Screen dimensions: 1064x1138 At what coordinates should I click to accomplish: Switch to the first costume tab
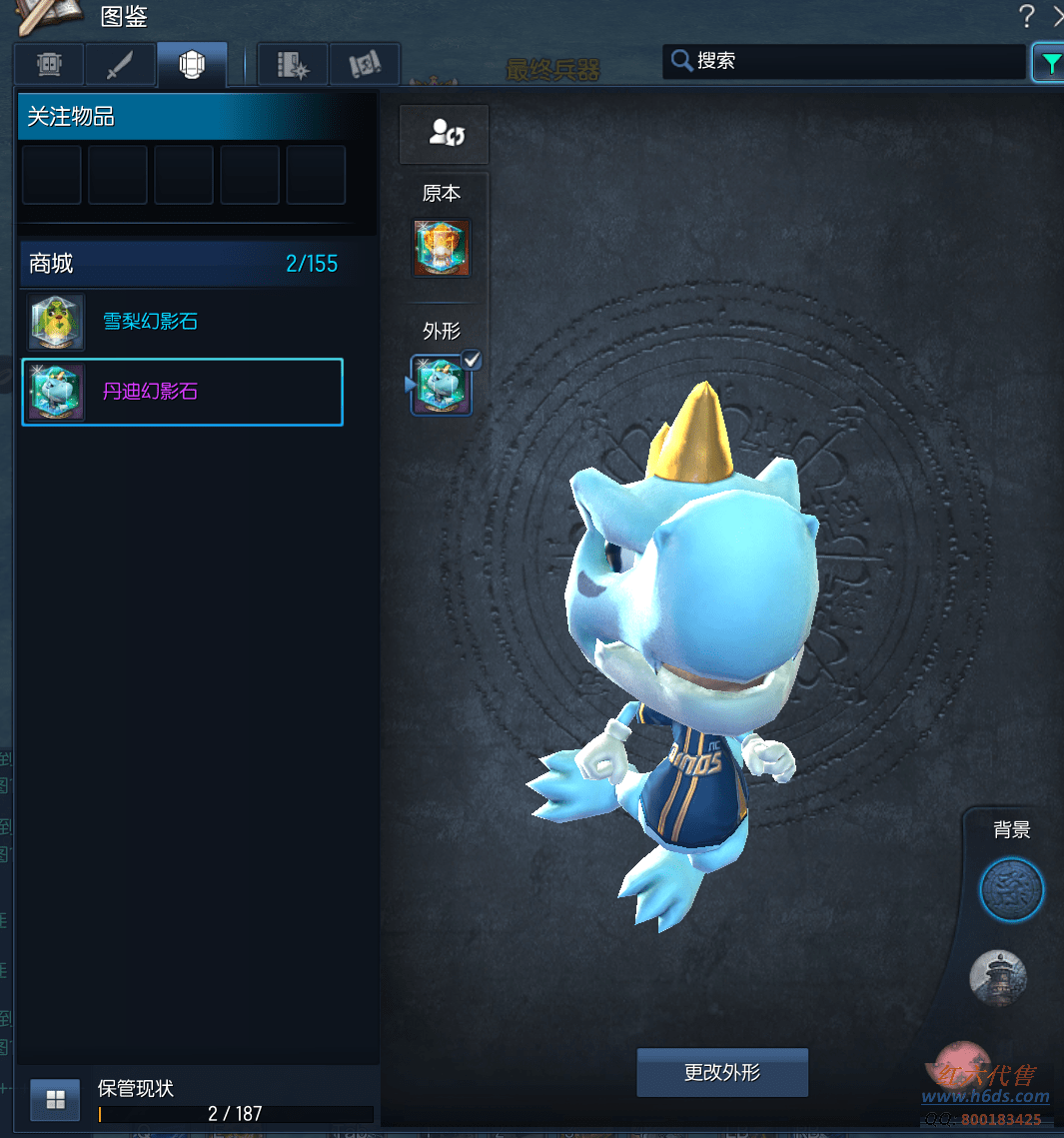49,65
